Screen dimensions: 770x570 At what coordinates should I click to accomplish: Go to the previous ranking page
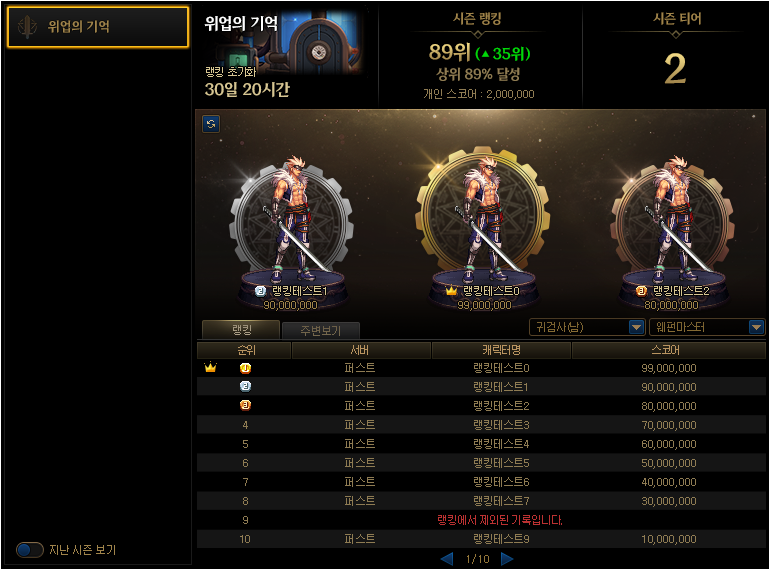447,559
